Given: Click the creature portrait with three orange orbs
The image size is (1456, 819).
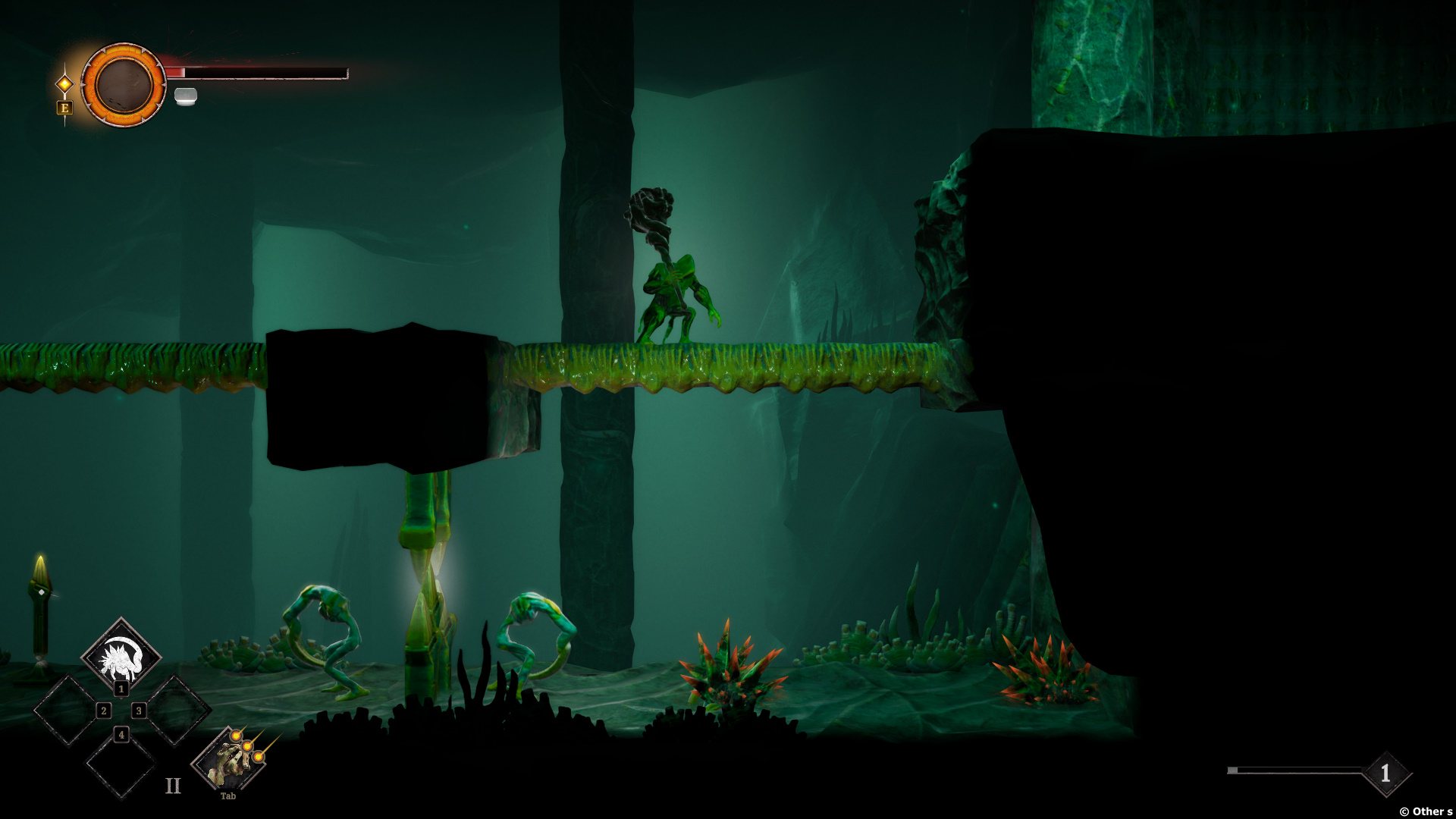Looking at the screenshot, I should click(230, 759).
